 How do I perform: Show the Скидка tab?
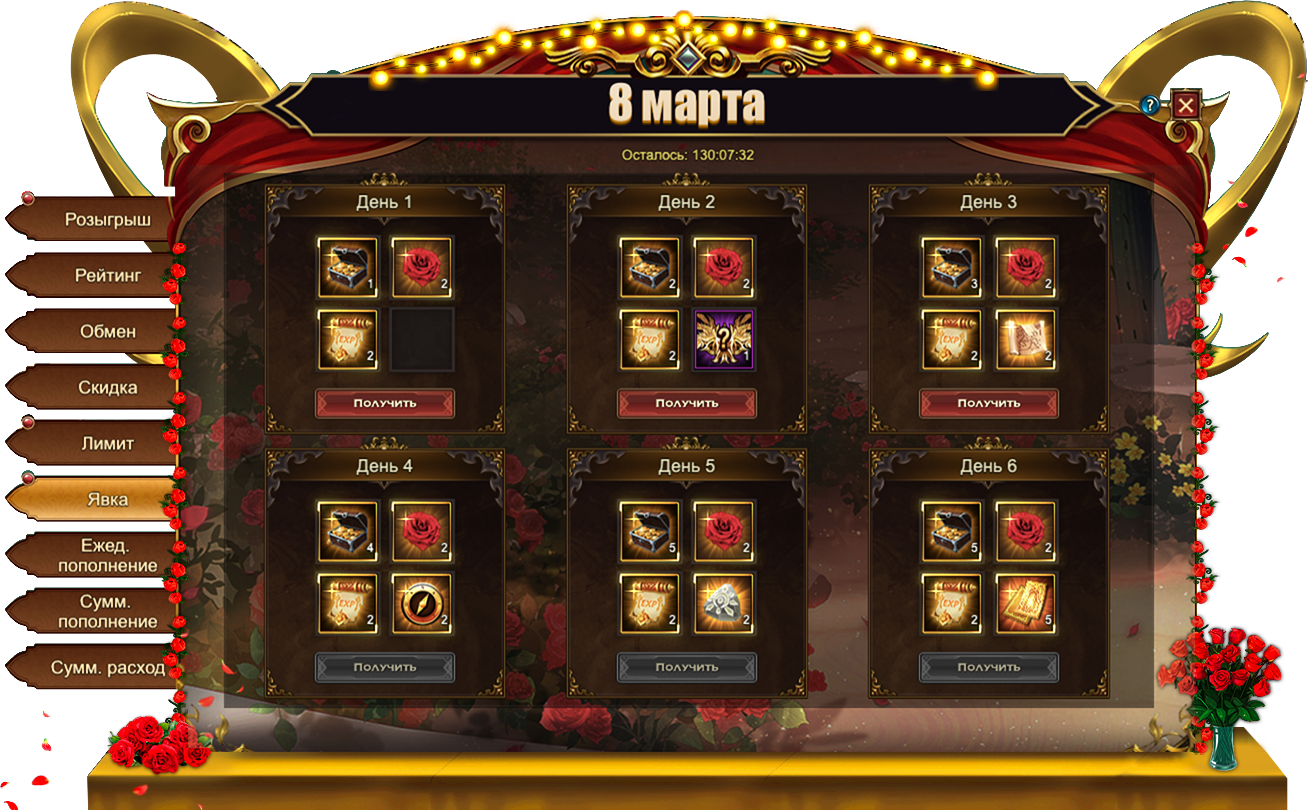tap(107, 387)
